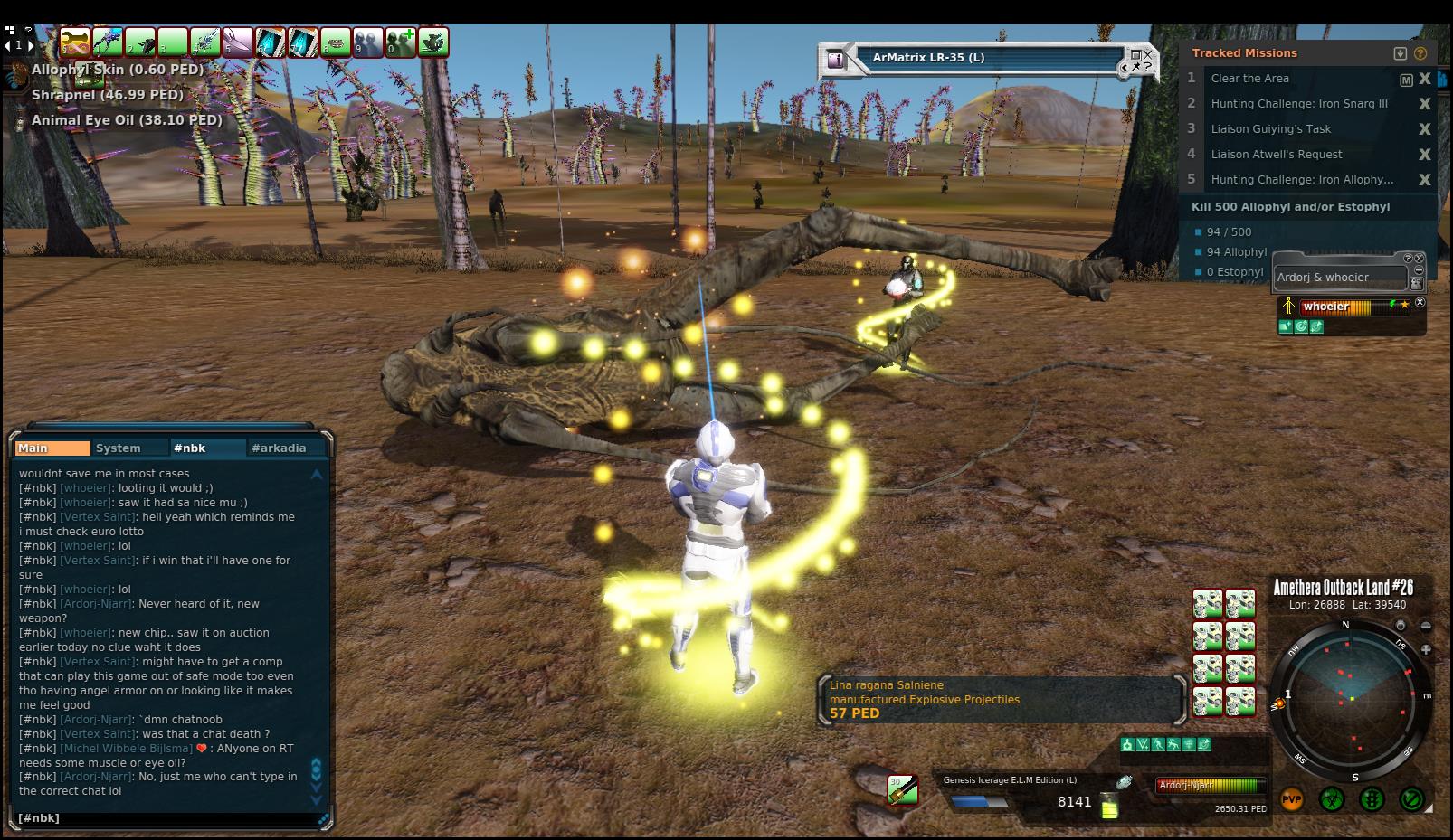Toggle the orange PVP button
The height and width of the screenshot is (840, 1453).
1291,800
